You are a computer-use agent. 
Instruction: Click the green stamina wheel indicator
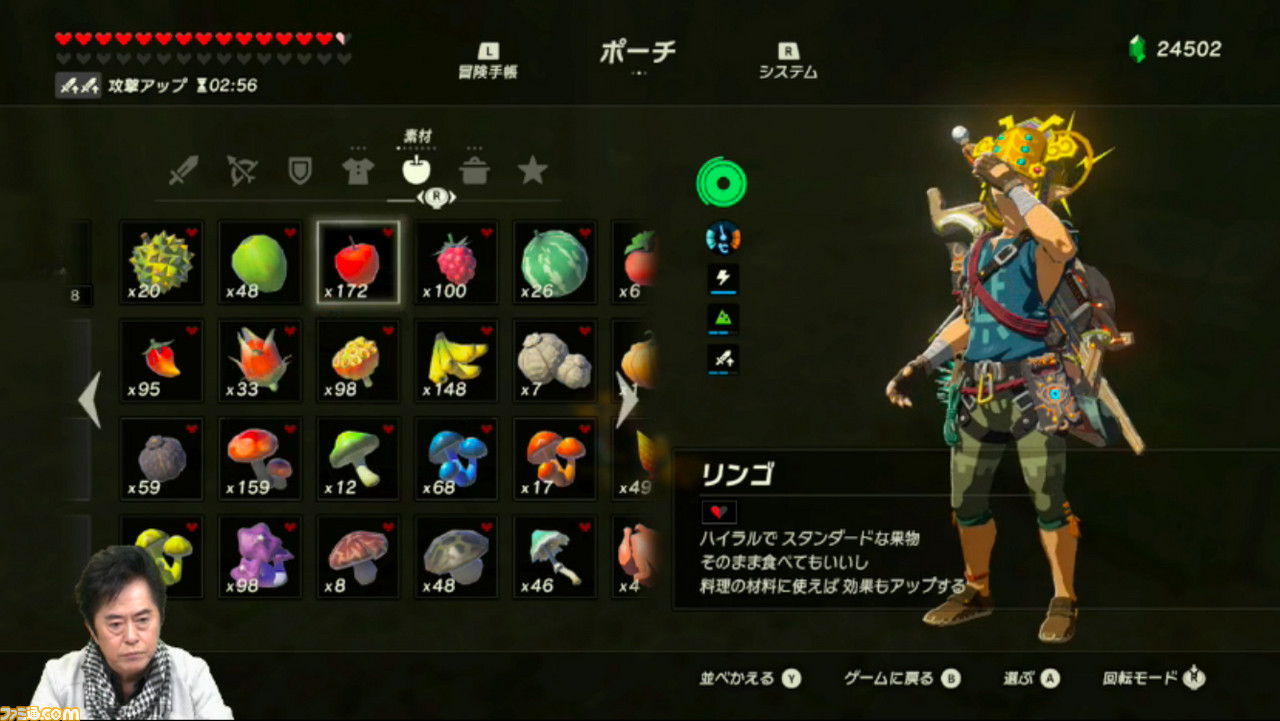point(722,183)
